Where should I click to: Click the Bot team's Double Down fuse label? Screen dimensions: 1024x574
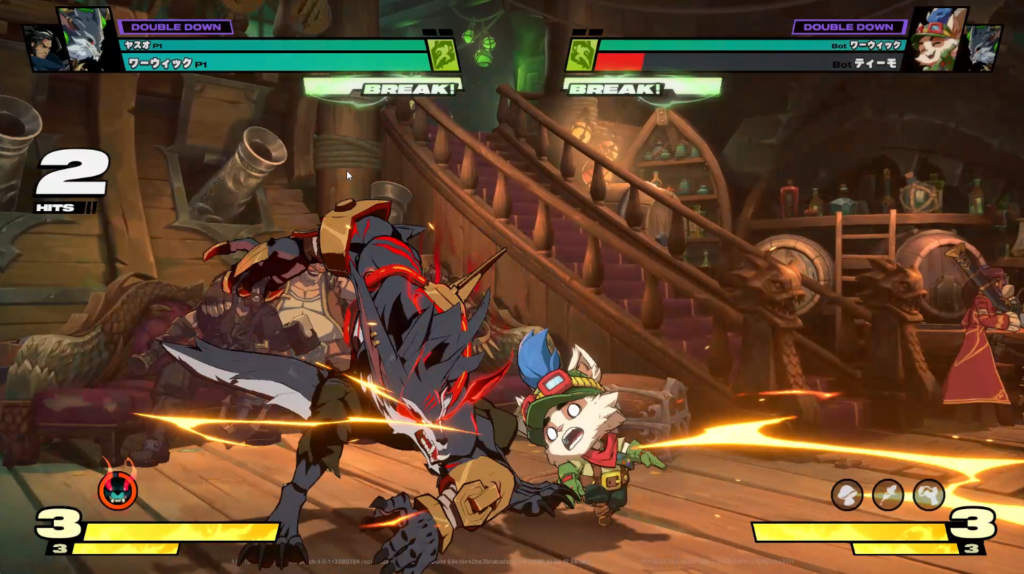coord(848,27)
